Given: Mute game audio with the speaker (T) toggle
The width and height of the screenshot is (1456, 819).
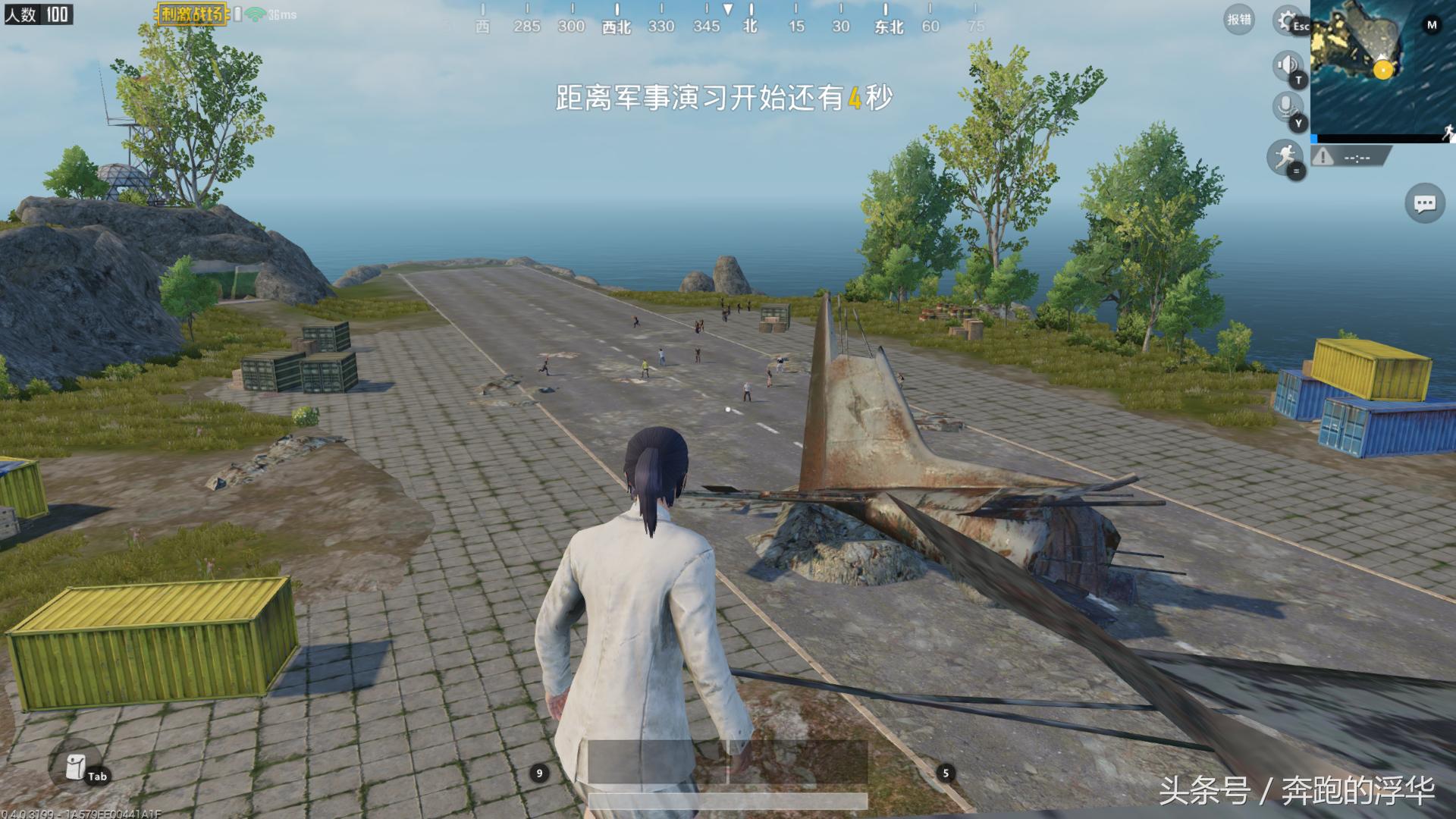Looking at the screenshot, I should tap(1287, 67).
